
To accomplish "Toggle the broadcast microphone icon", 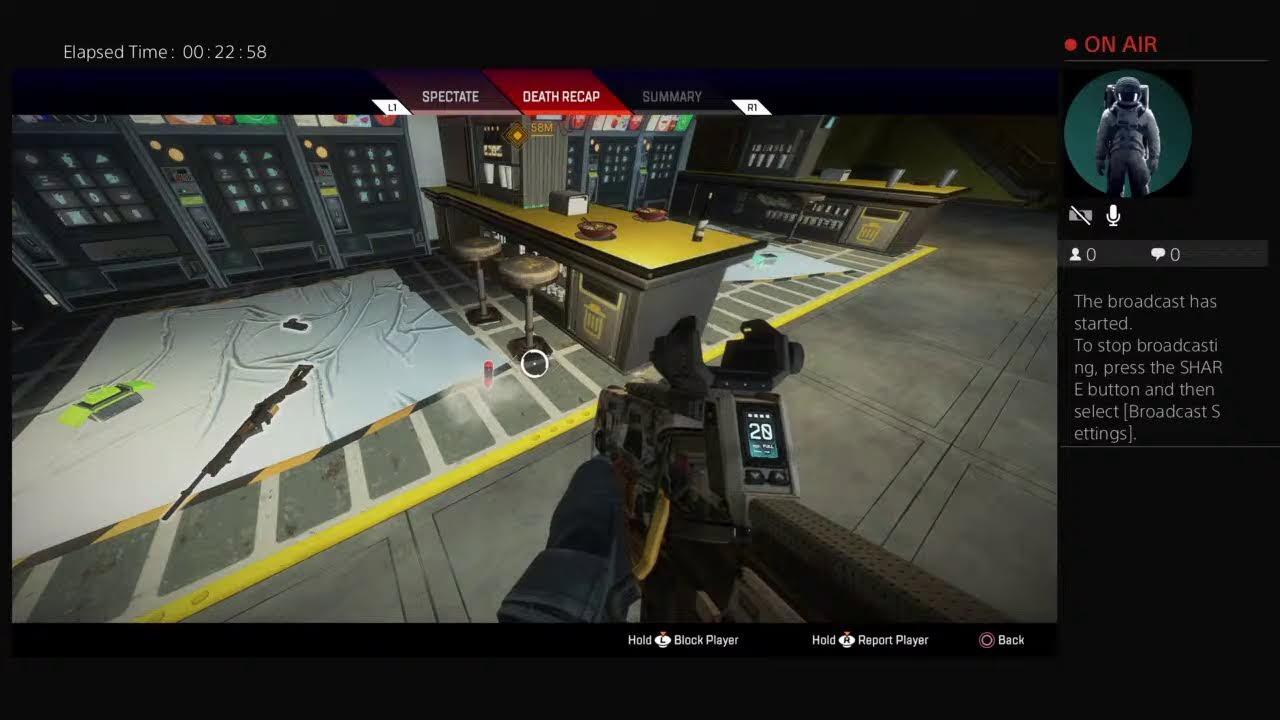I will point(1113,215).
